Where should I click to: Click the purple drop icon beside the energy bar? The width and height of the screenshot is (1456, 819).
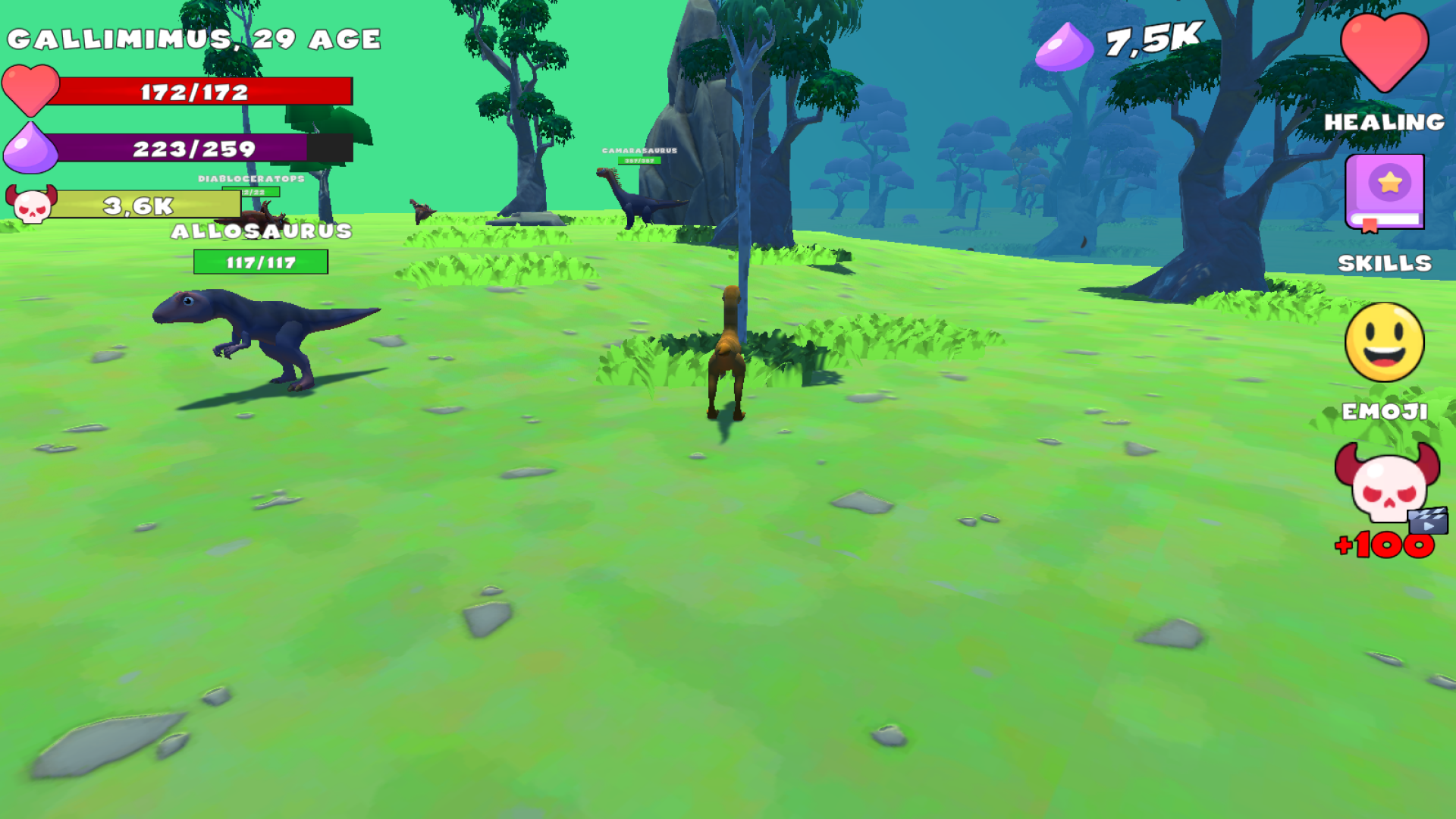(32, 147)
